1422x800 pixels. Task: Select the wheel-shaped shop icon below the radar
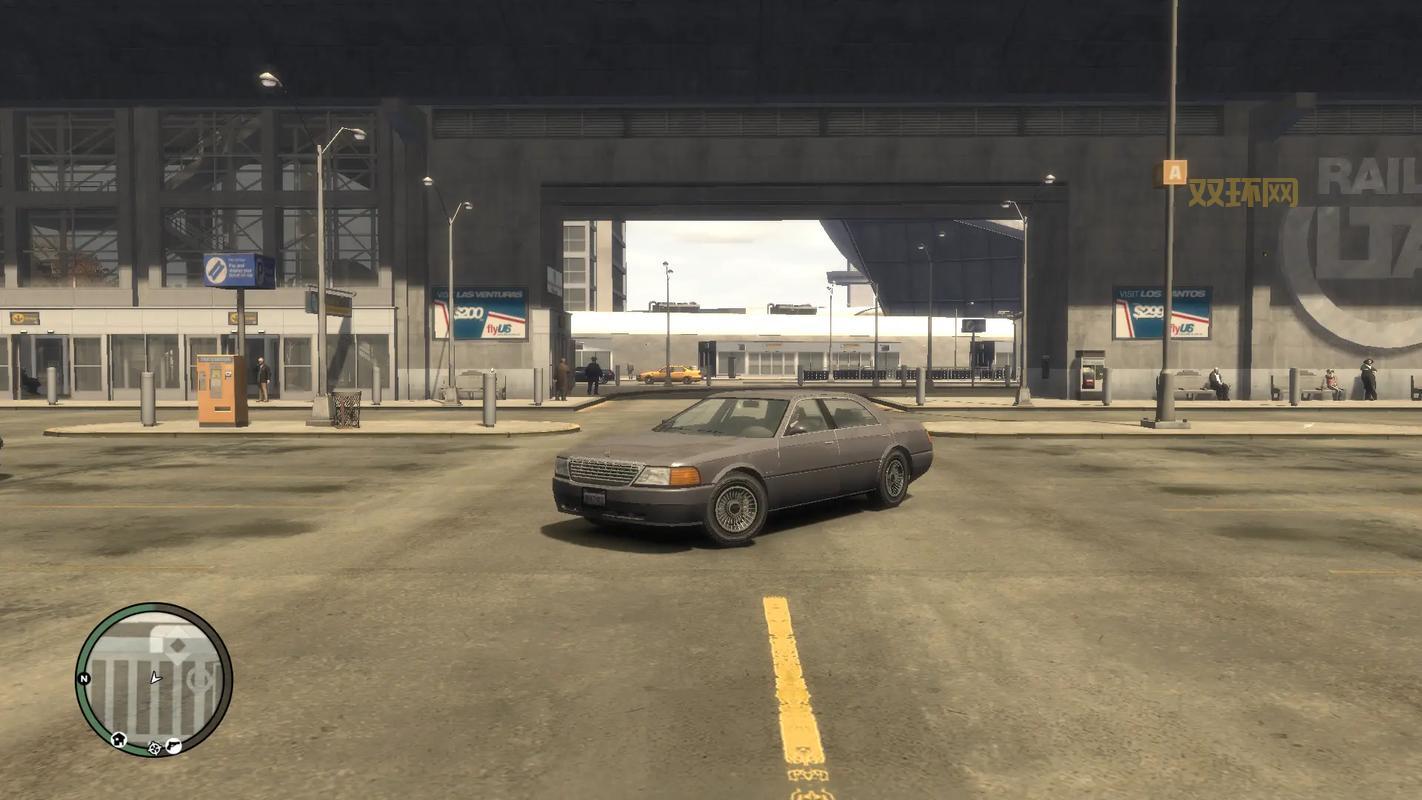coord(154,748)
